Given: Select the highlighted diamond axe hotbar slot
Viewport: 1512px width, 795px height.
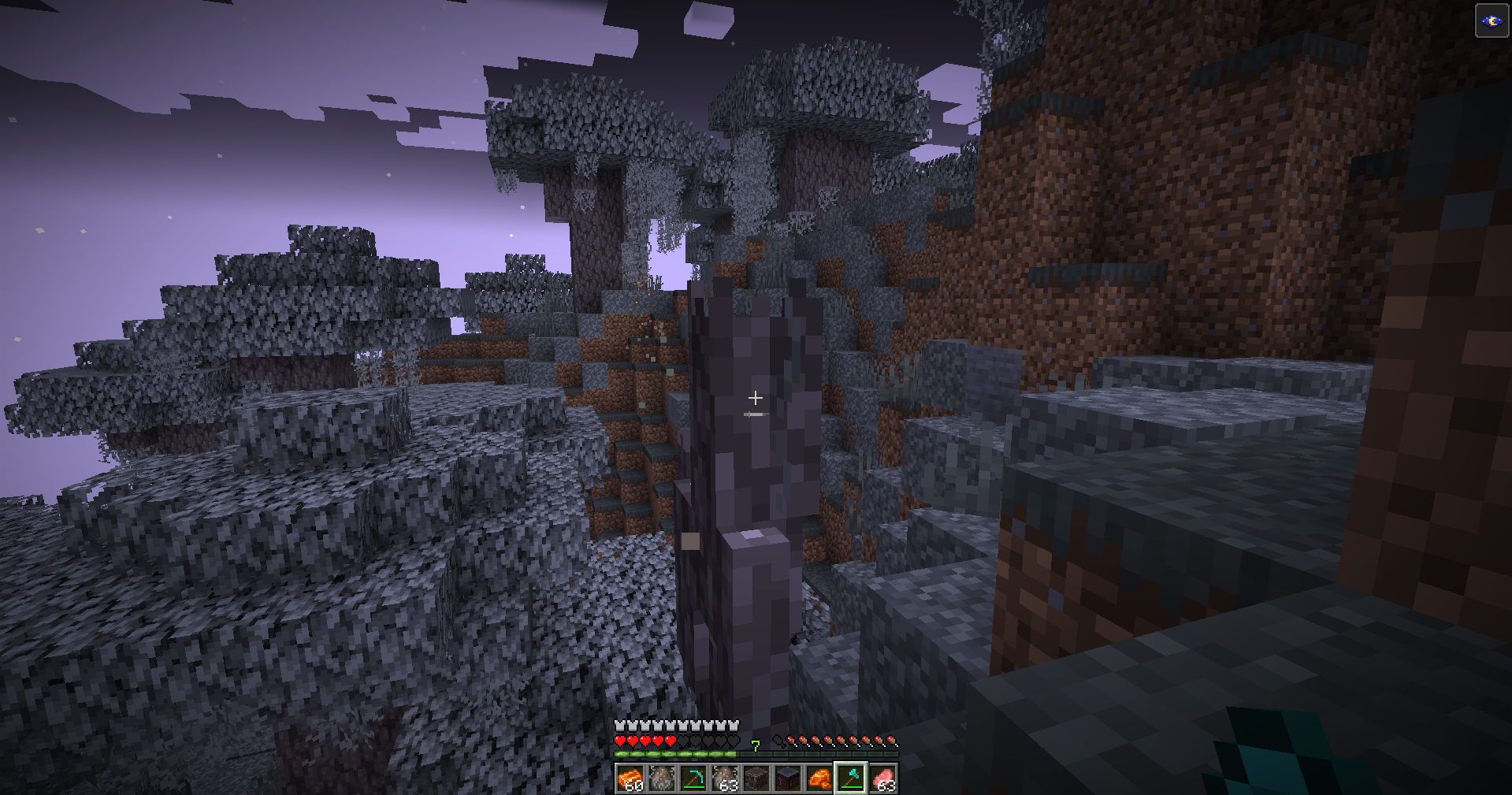Looking at the screenshot, I should tap(850, 778).
